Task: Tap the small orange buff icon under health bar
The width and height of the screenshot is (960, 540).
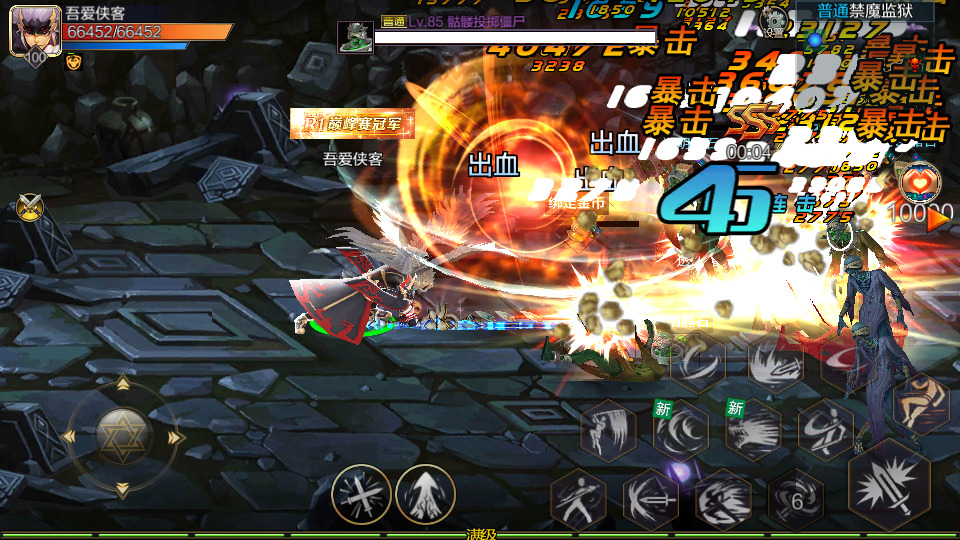Action: pyautogui.click(x=73, y=61)
